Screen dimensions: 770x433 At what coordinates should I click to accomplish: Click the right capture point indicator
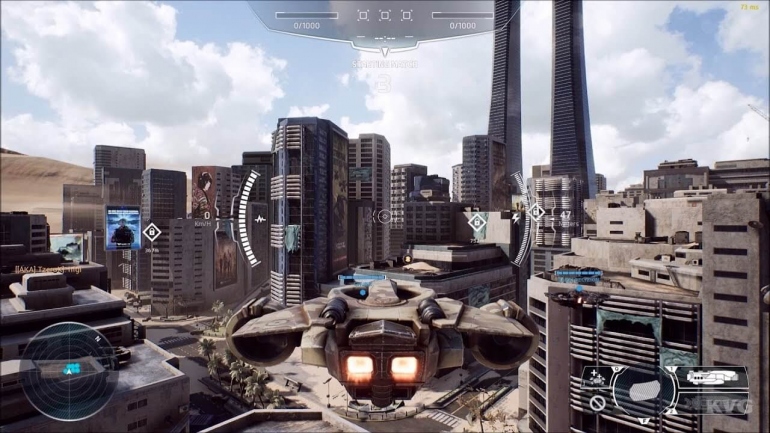[406, 15]
